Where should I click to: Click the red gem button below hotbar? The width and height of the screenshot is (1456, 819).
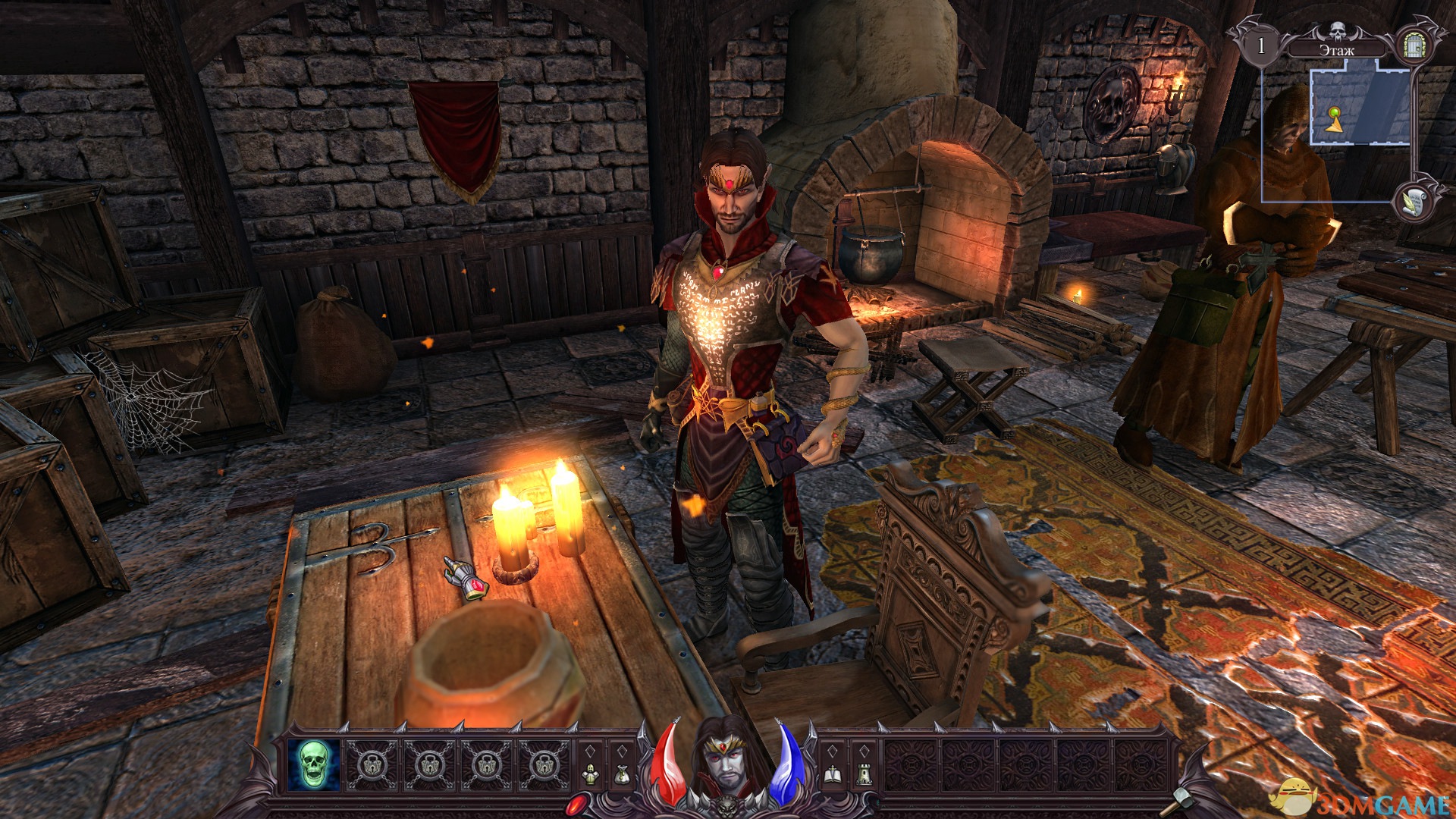pyautogui.click(x=575, y=804)
